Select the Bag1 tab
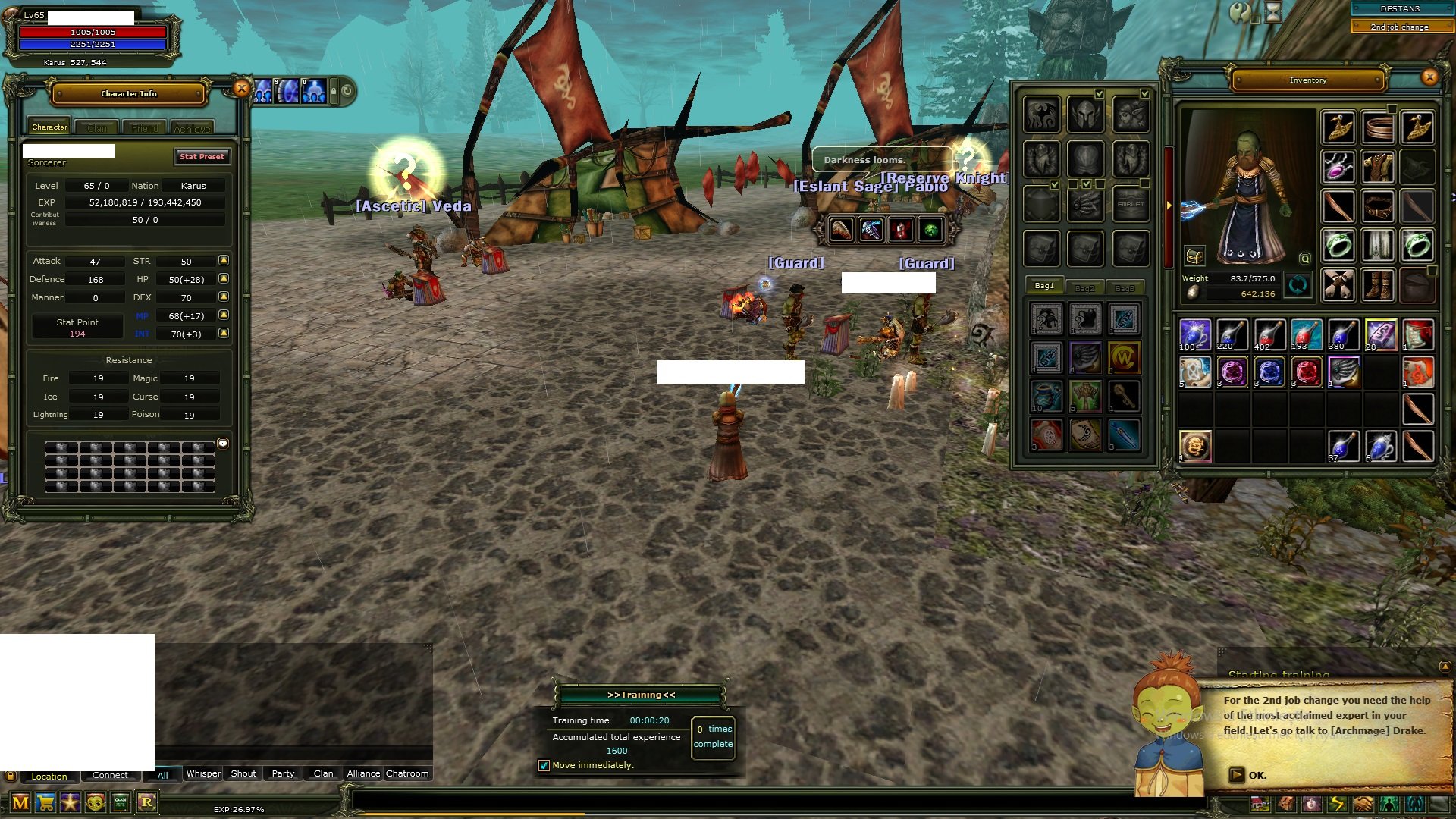 pyautogui.click(x=1044, y=286)
